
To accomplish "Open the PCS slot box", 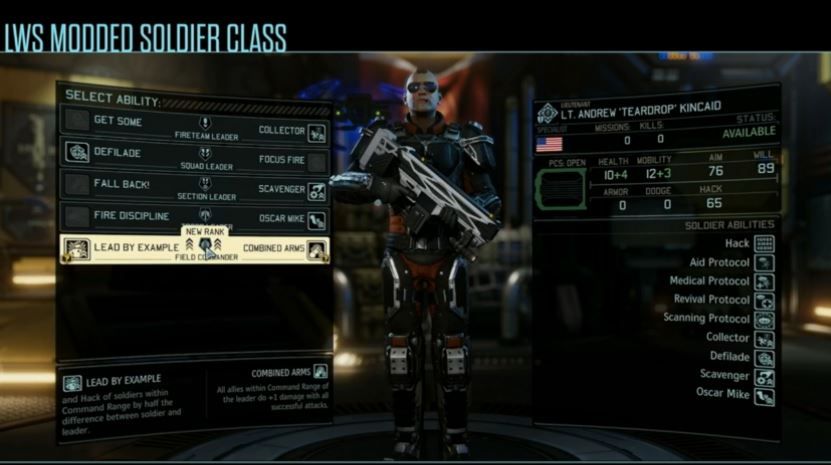I will 561,189.
